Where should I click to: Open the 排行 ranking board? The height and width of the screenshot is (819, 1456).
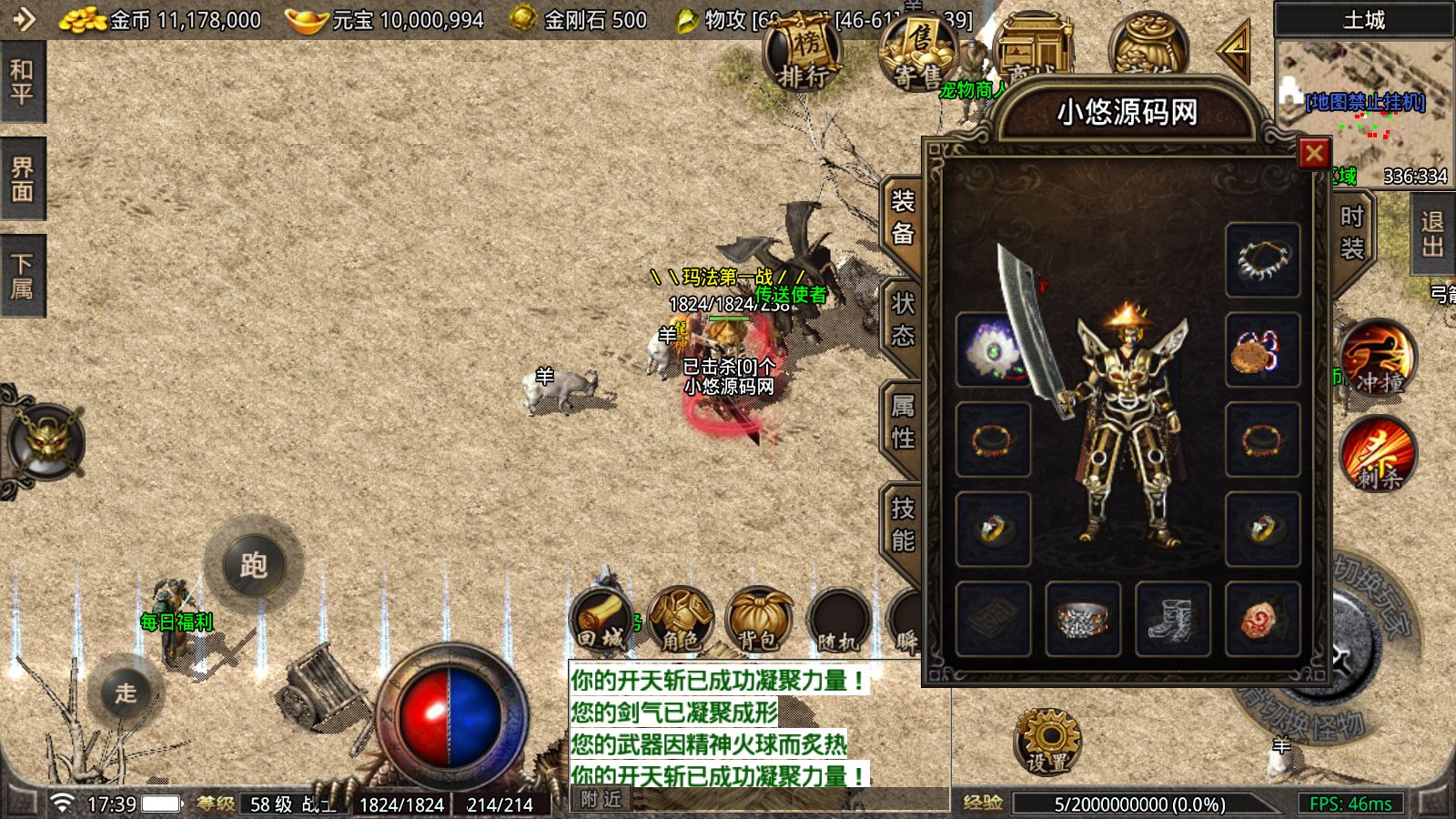click(802, 56)
